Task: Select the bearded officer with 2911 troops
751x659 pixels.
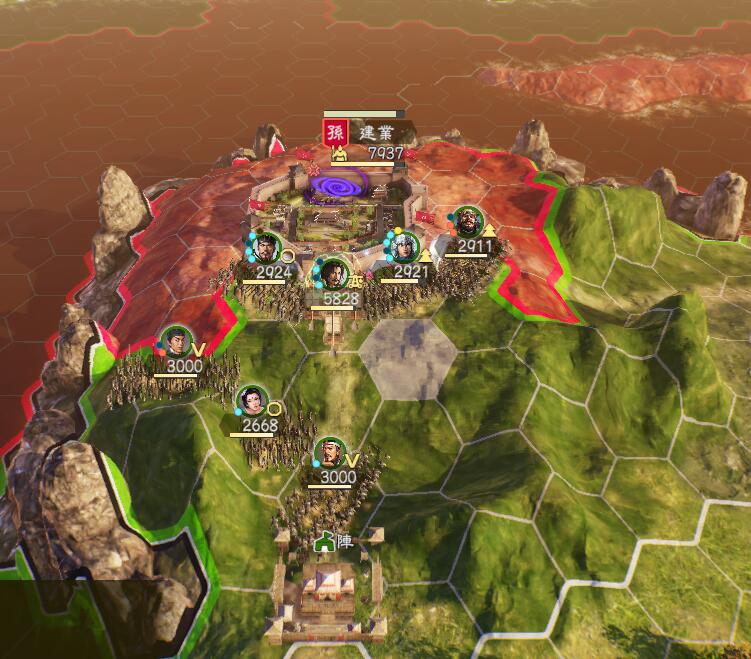Action: [x=468, y=222]
